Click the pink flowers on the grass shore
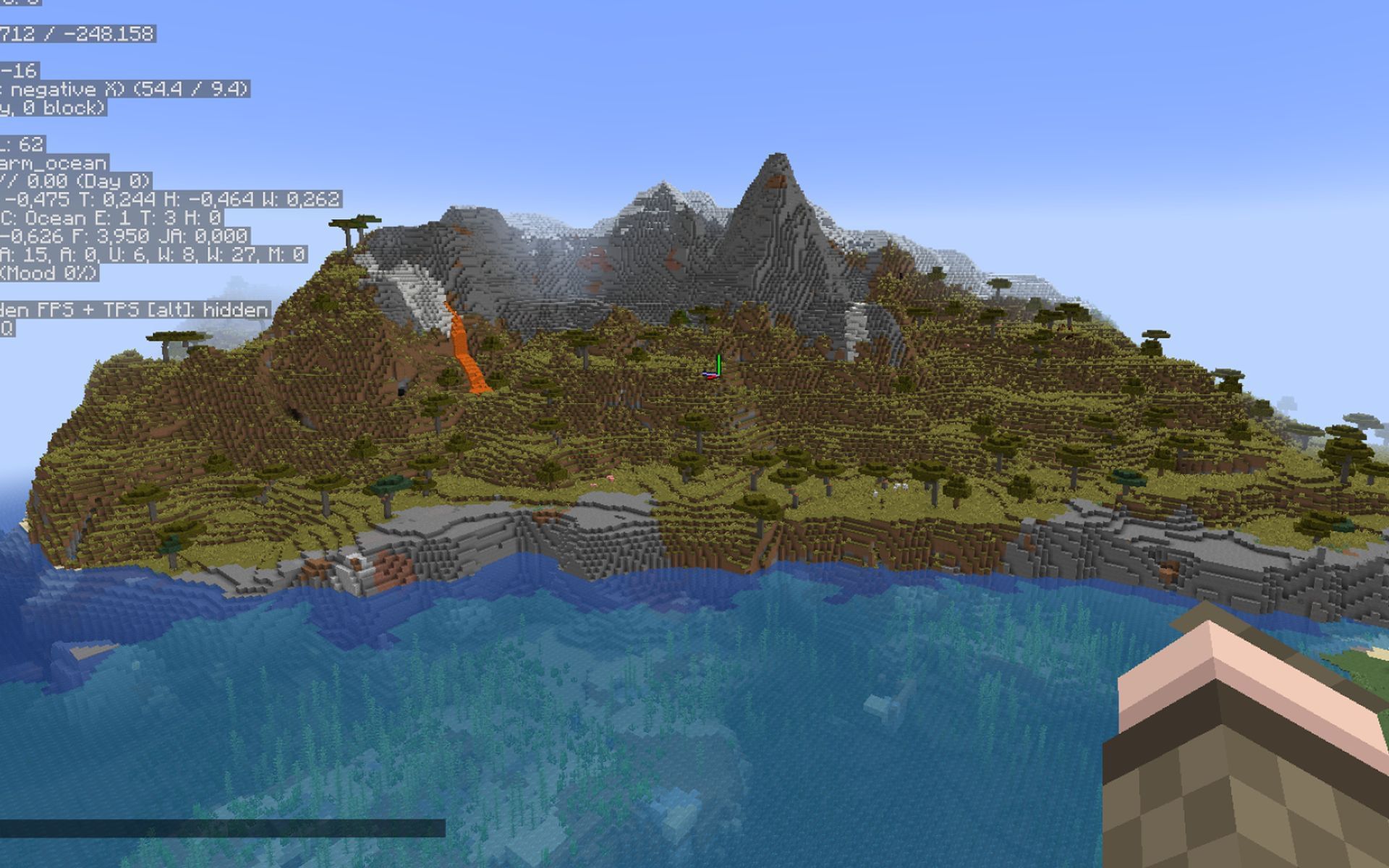 611,477
